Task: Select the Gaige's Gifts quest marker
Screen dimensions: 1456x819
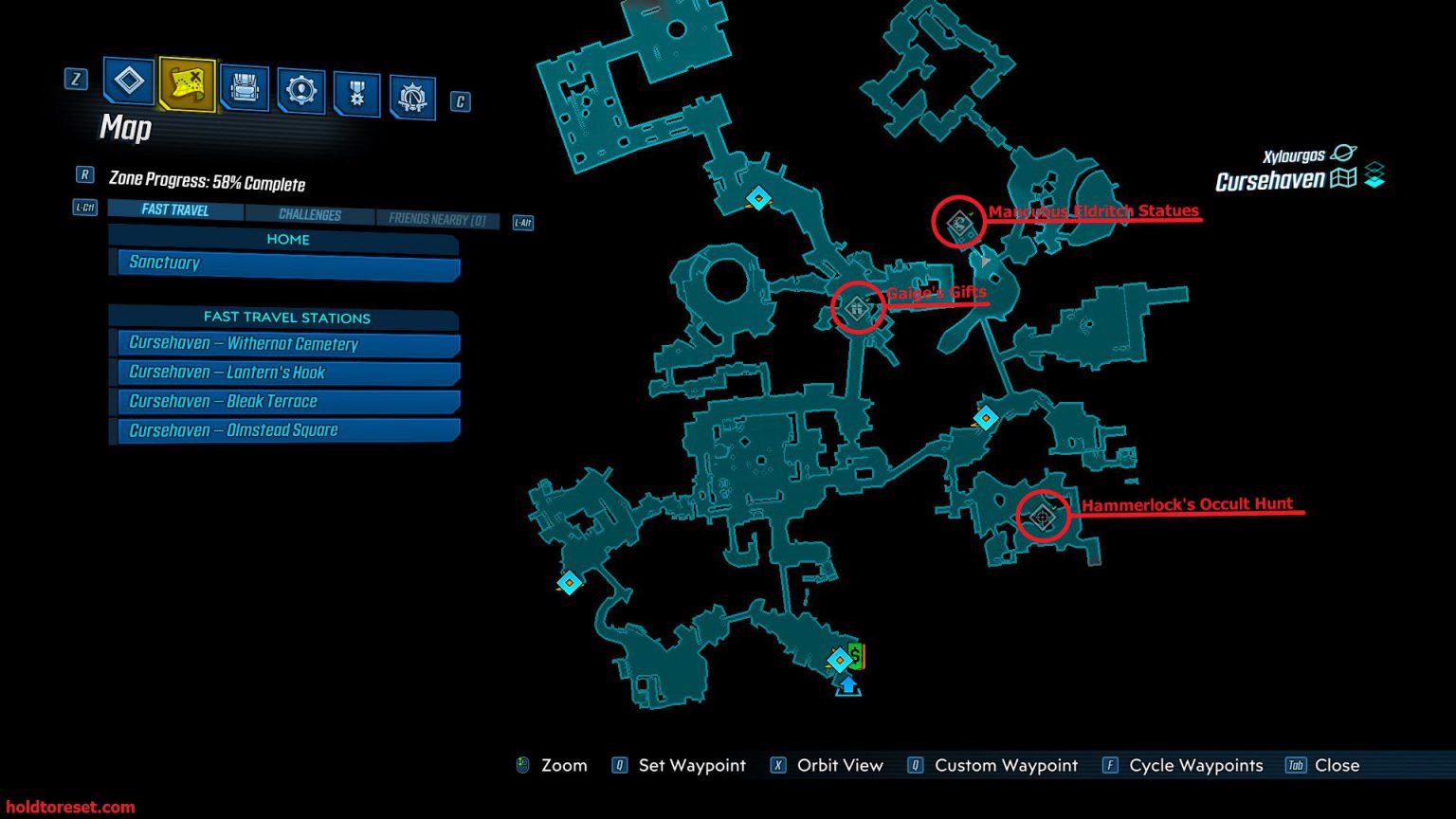Action: pos(856,307)
